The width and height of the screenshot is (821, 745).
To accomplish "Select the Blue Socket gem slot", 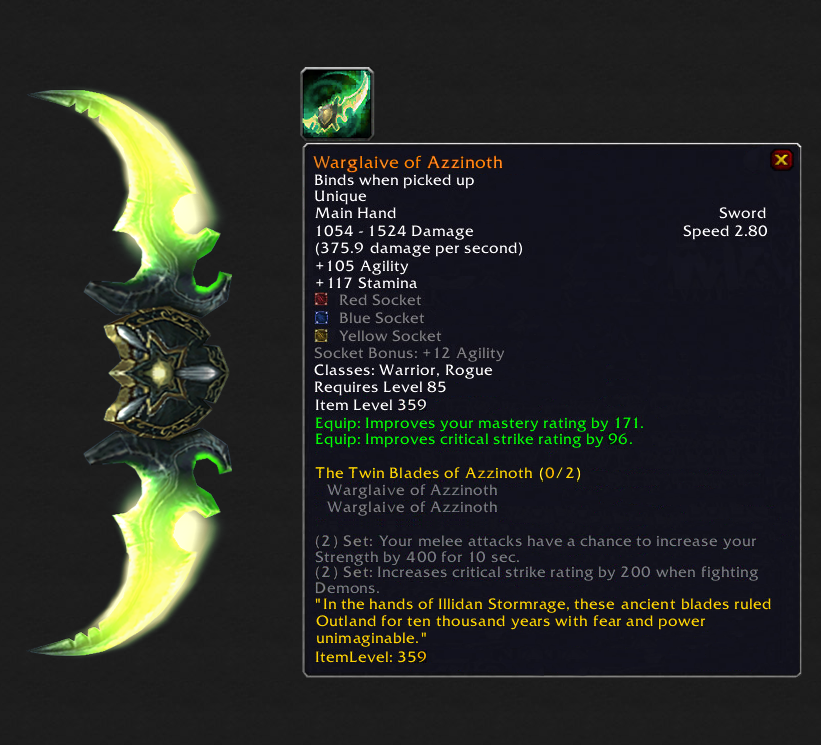I will pyautogui.click(x=322, y=318).
